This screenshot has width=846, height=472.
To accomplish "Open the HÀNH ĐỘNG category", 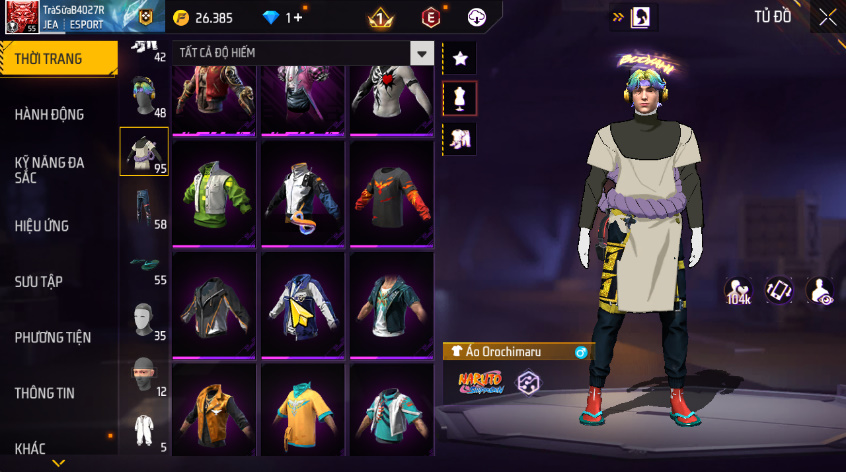I will [x=49, y=114].
